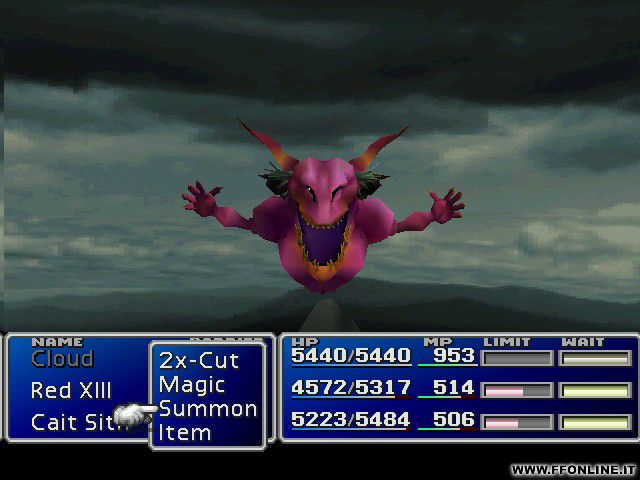Select Cloud in the party list
640x480 pixels.
pyautogui.click(x=62, y=359)
